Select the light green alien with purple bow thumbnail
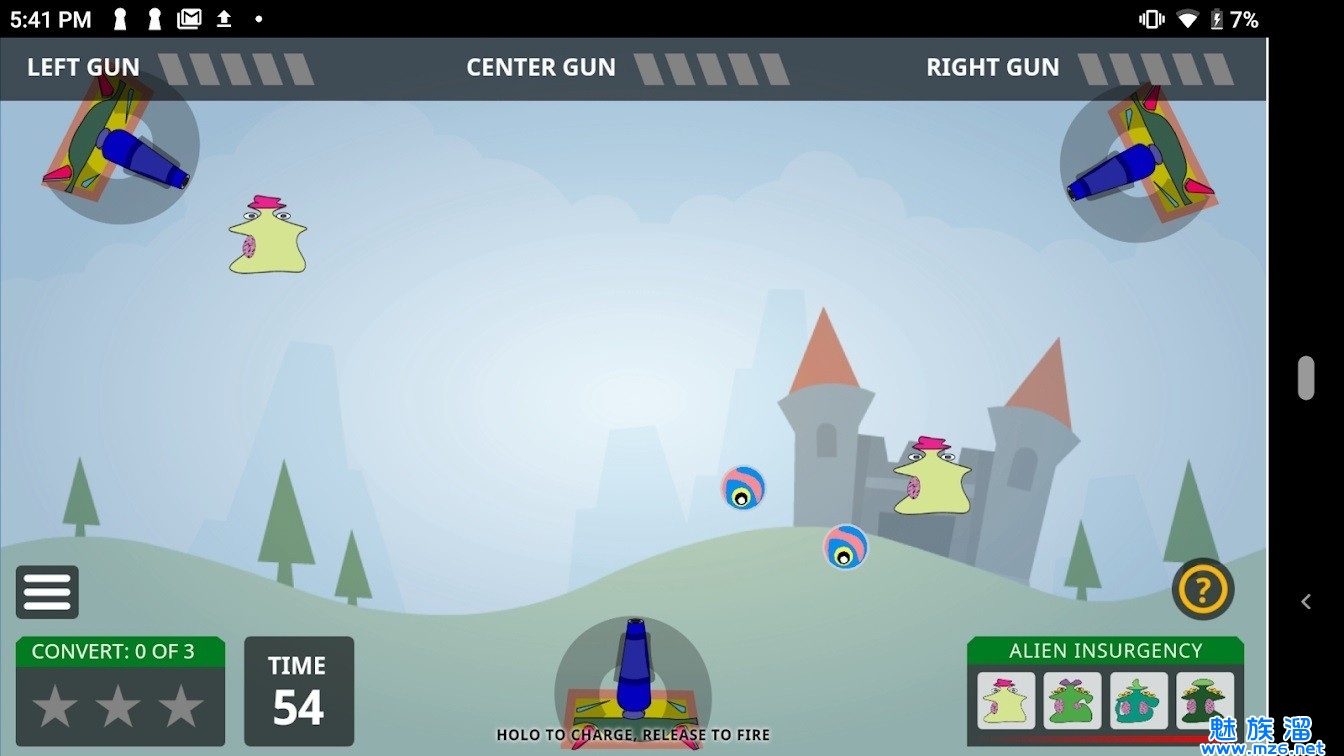The width and height of the screenshot is (1344, 756). click(1072, 700)
